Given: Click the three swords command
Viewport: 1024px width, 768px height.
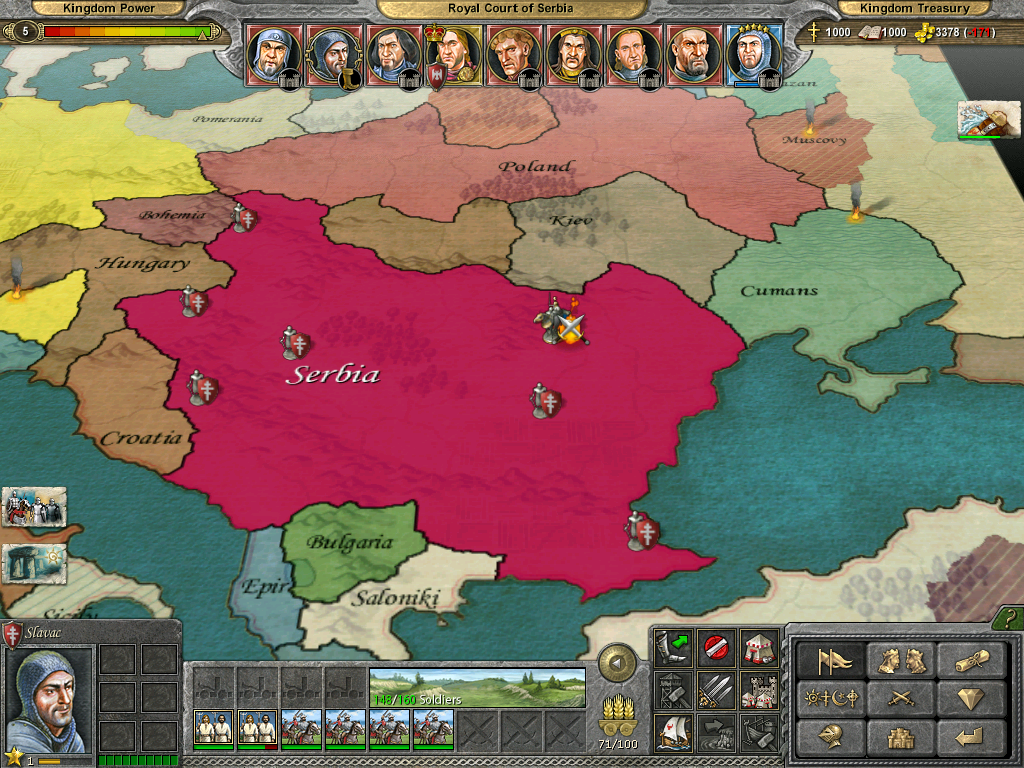Looking at the screenshot, I should click(x=715, y=690).
